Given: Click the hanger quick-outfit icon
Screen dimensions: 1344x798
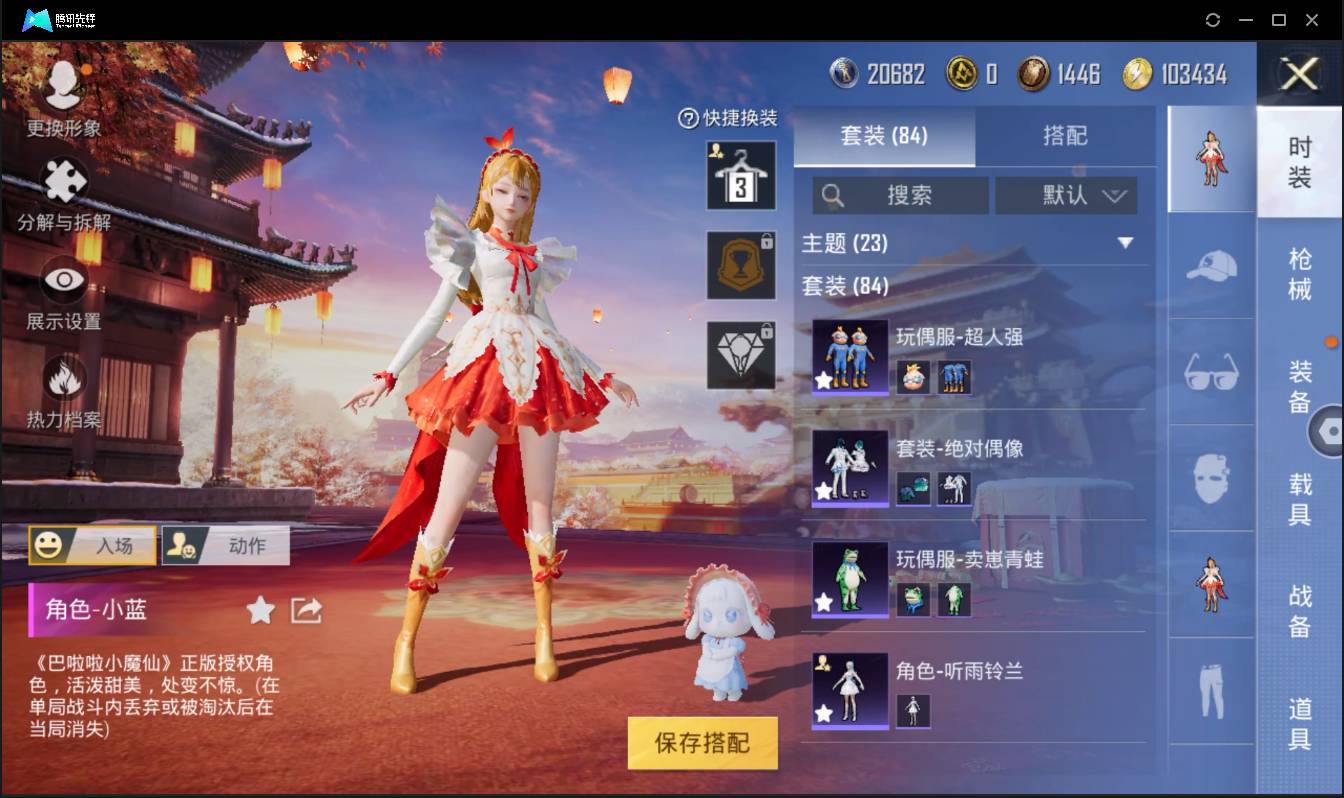Looking at the screenshot, I should click(740, 175).
